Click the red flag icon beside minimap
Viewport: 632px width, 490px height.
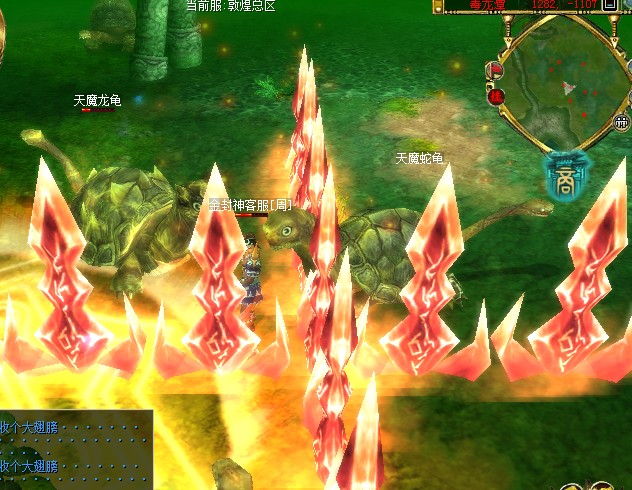coord(495,70)
